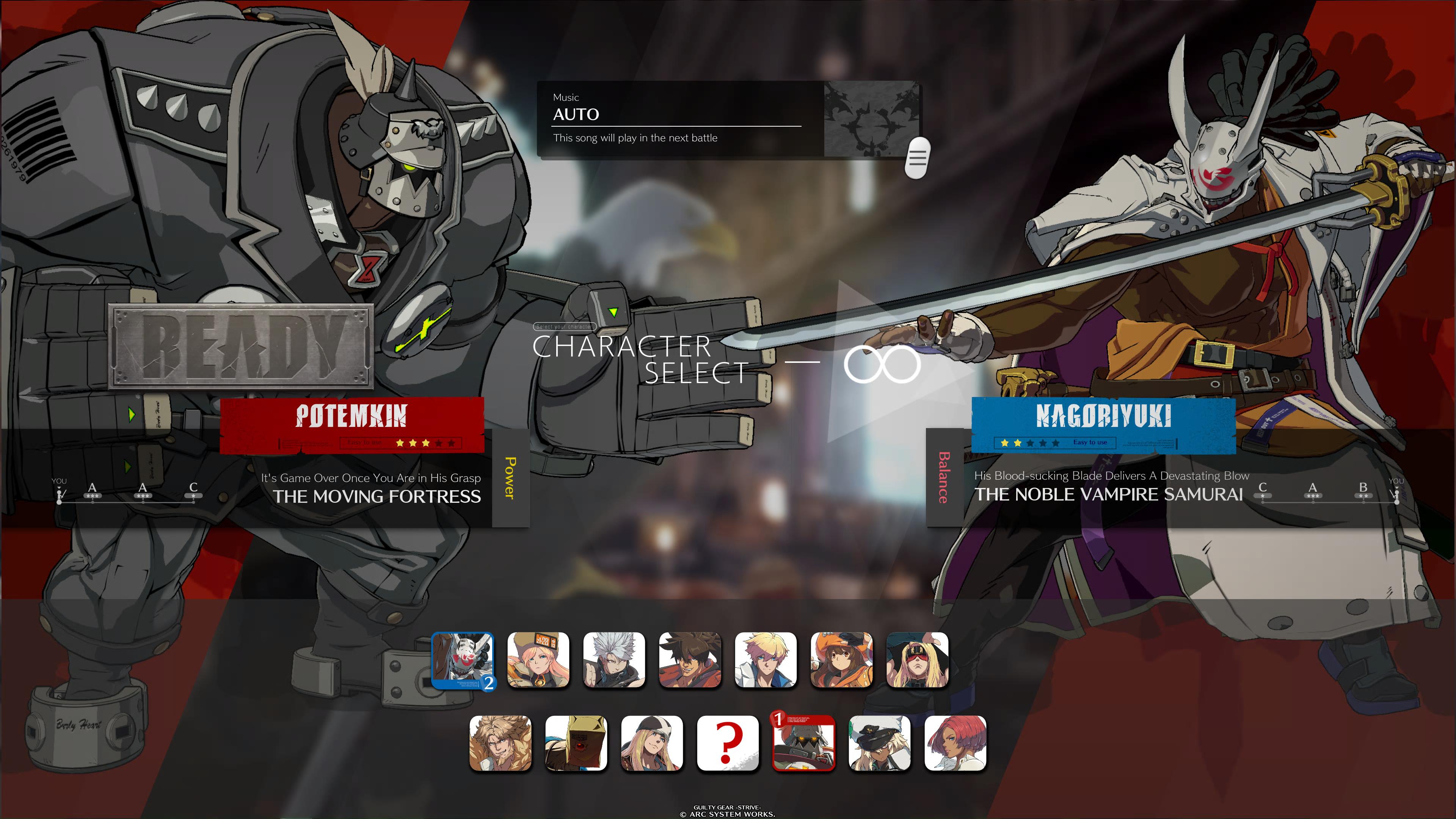Select Faust with the paper bag head
1456x819 pixels.
576,743
